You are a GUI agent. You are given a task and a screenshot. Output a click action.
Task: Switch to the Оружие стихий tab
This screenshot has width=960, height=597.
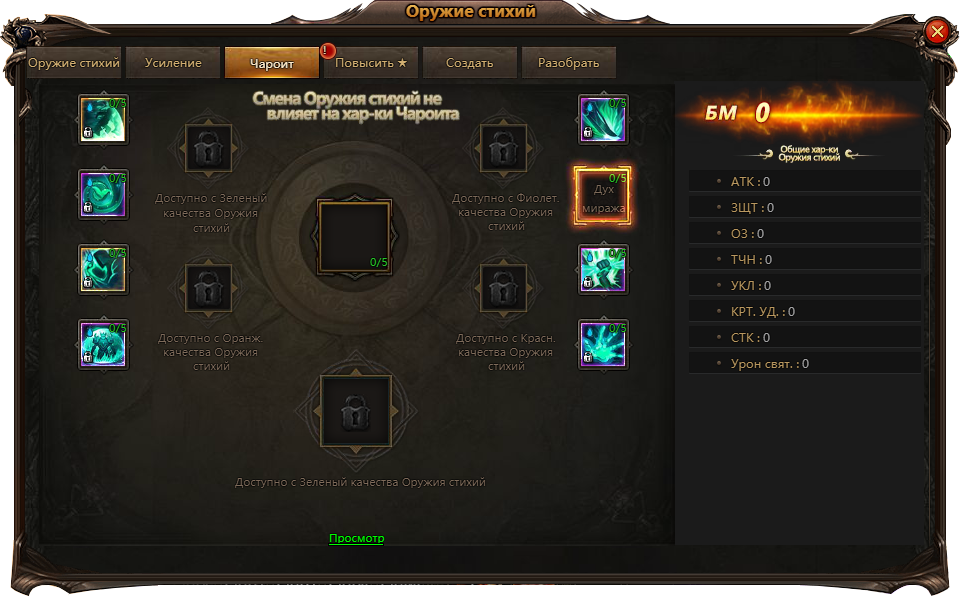click(x=74, y=63)
